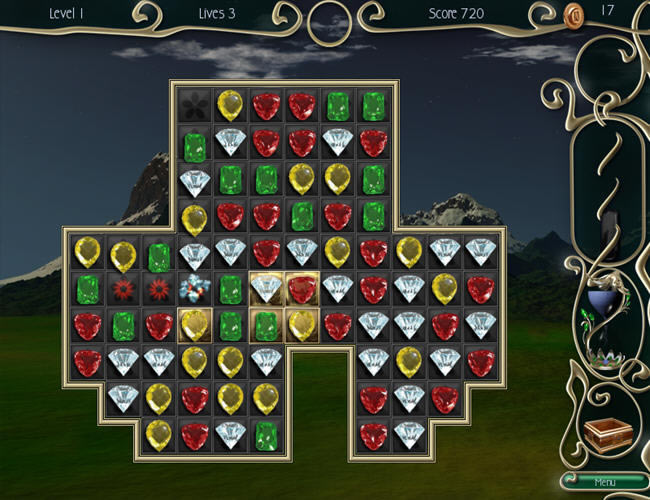Click the copper coin icon
The height and width of the screenshot is (500, 650).
[x=574, y=14]
